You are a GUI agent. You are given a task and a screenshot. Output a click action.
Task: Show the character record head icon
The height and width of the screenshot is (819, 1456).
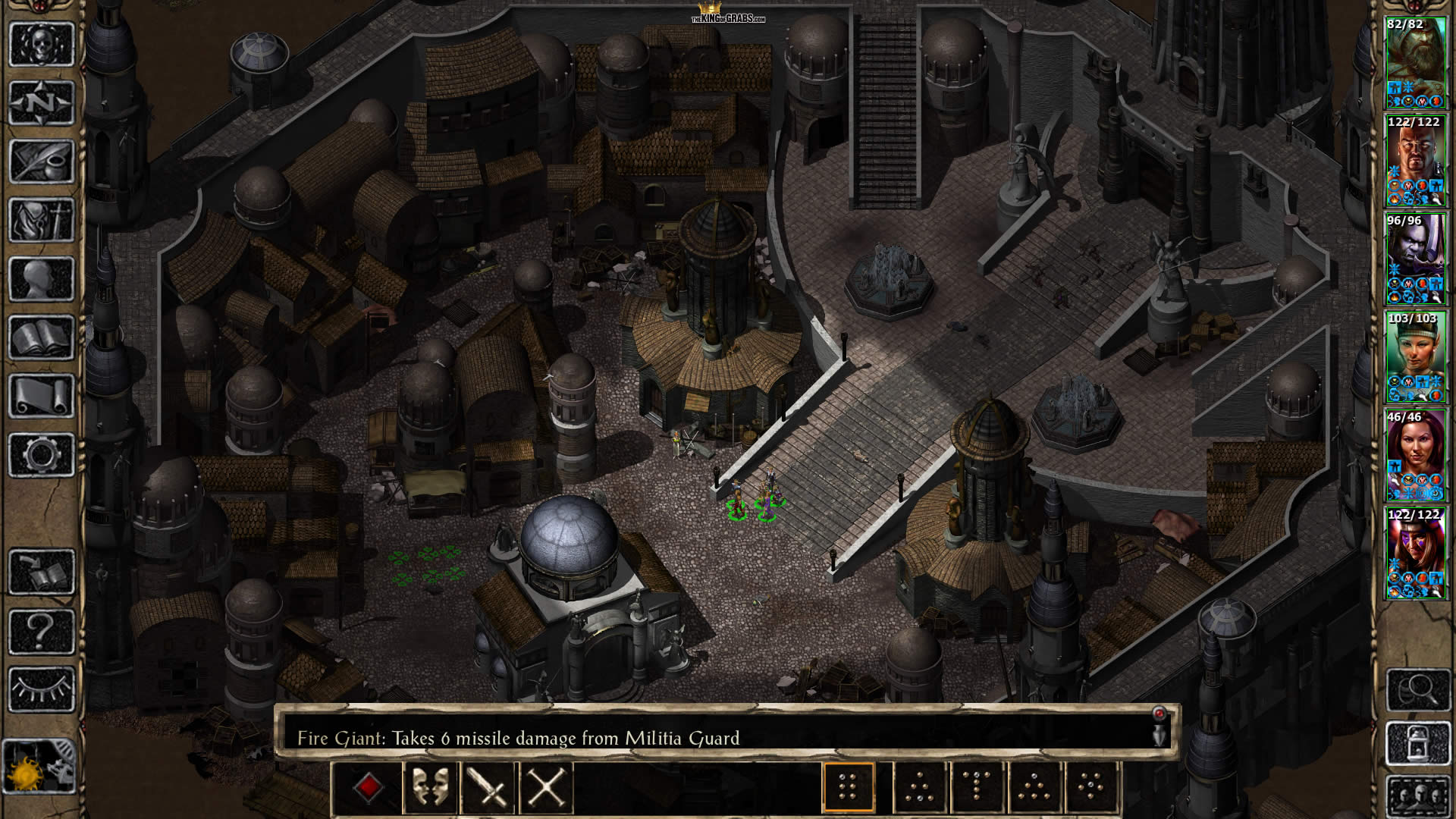pyautogui.click(x=41, y=278)
